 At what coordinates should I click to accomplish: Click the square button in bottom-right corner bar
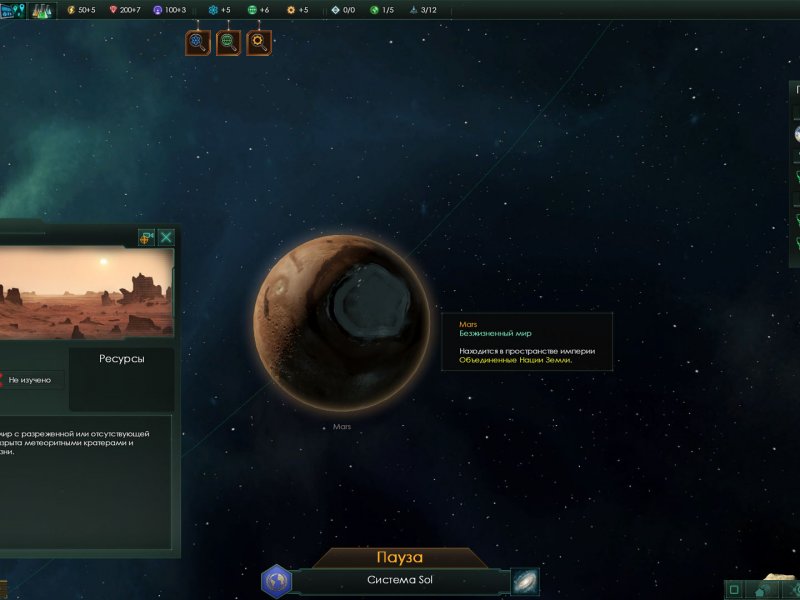(735, 589)
